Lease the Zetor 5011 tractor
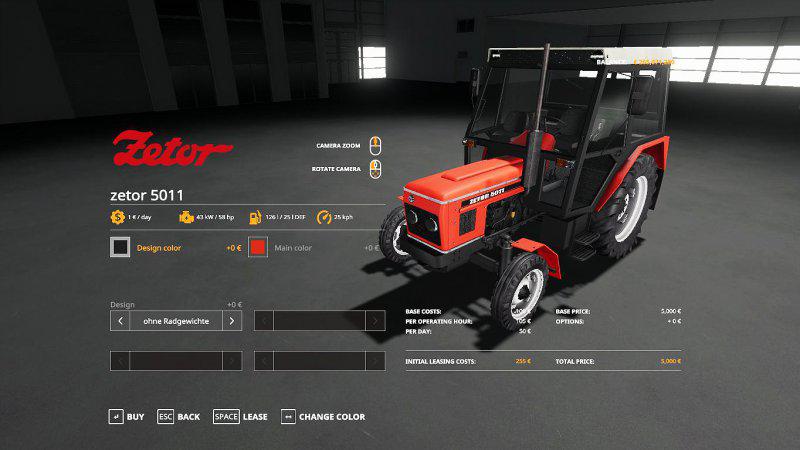 click(241, 416)
